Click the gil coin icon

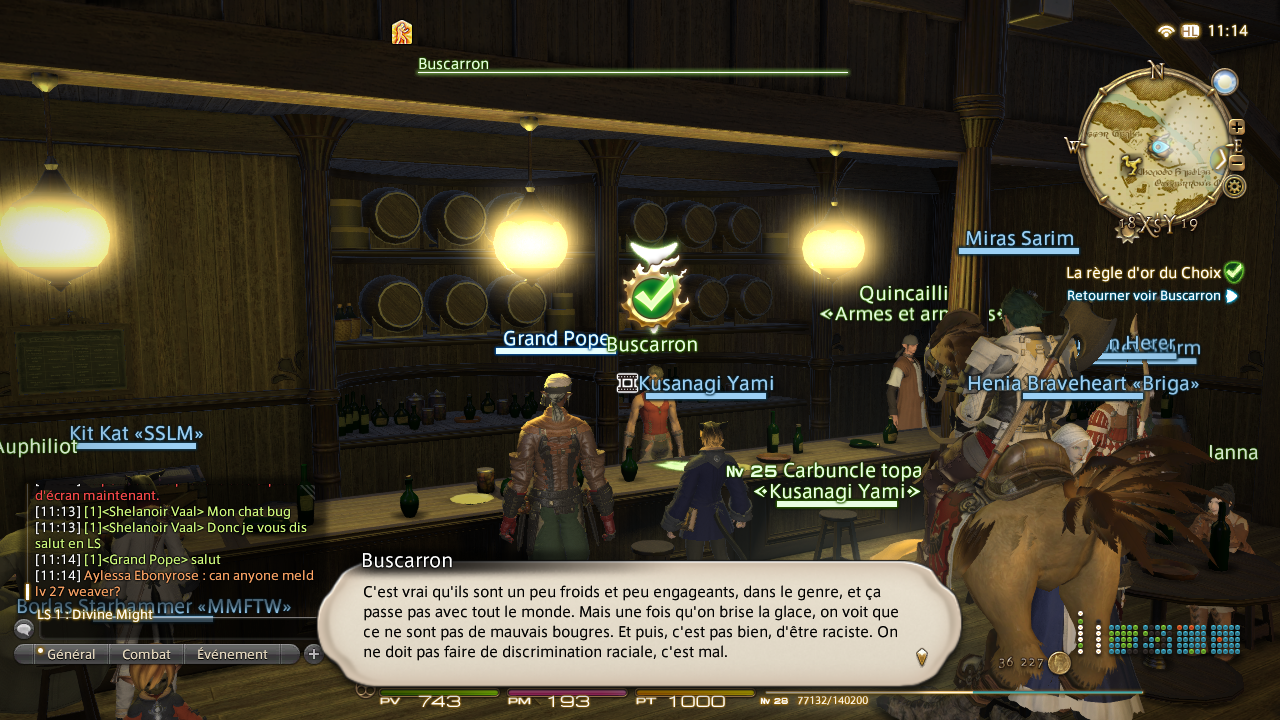coord(1060,663)
